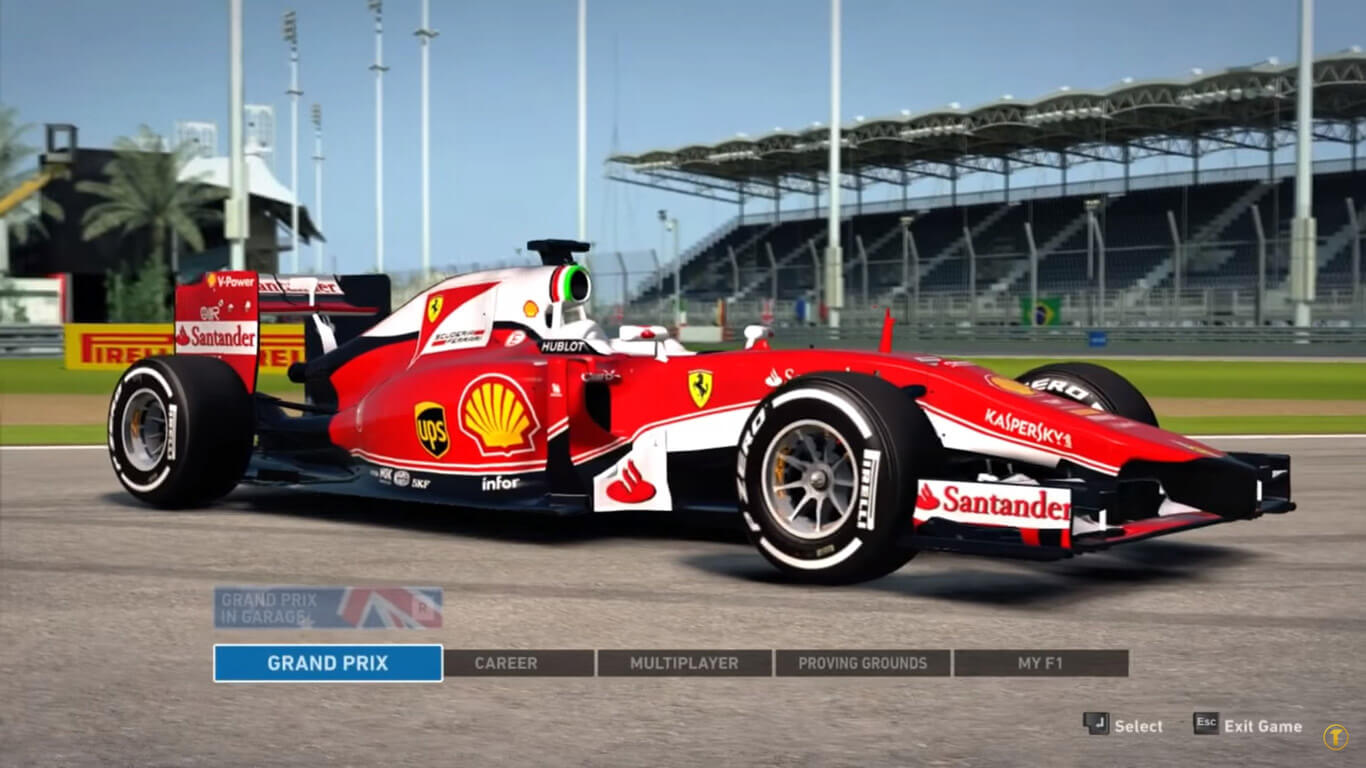The height and width of the screenshot is (768, 1366).
Task: Click the yellow circular logo in bottom-right corner
Action: point(1337,734)
